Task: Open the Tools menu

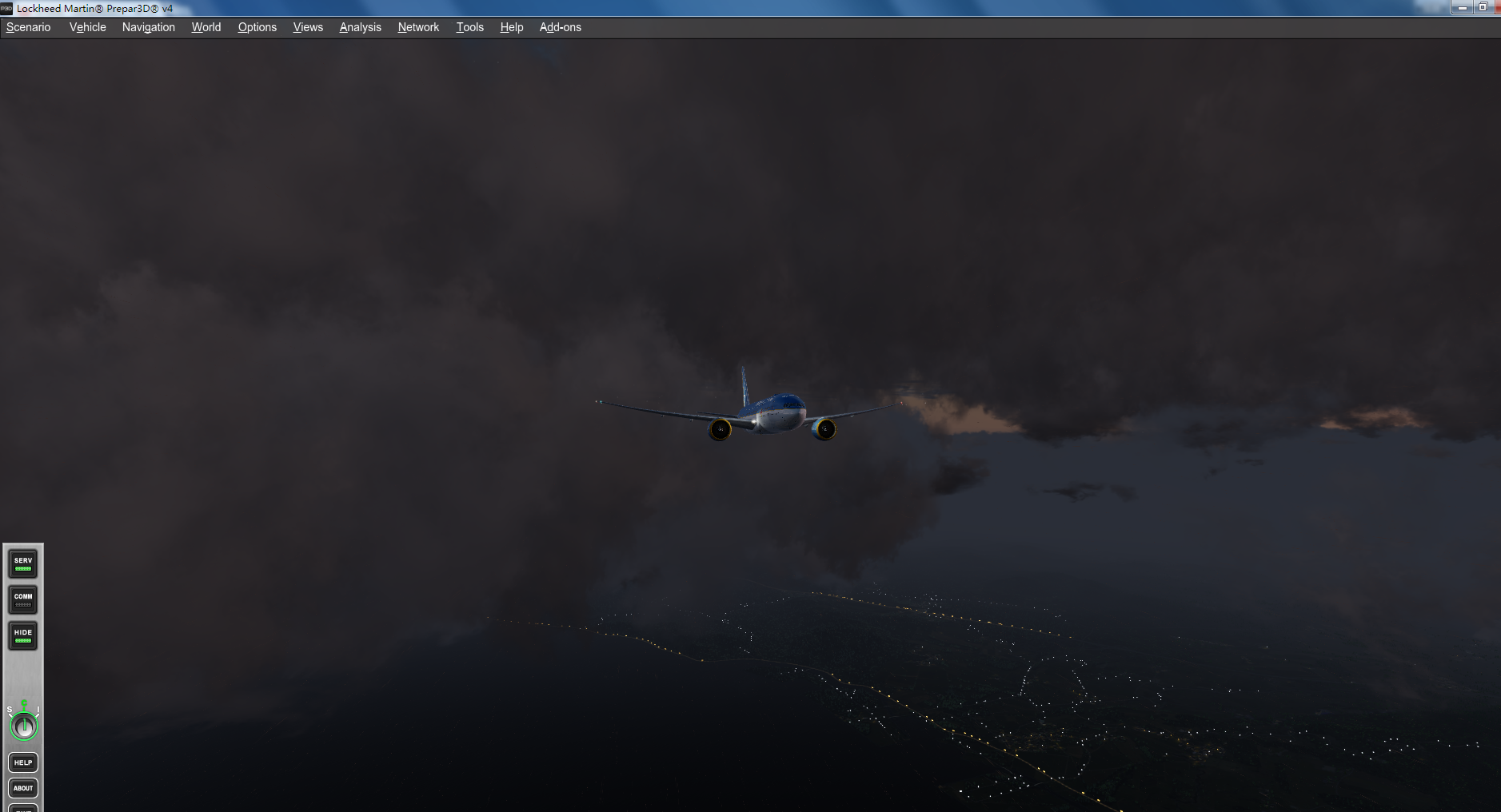Action: pyautogui.click(x=469, y=26)
